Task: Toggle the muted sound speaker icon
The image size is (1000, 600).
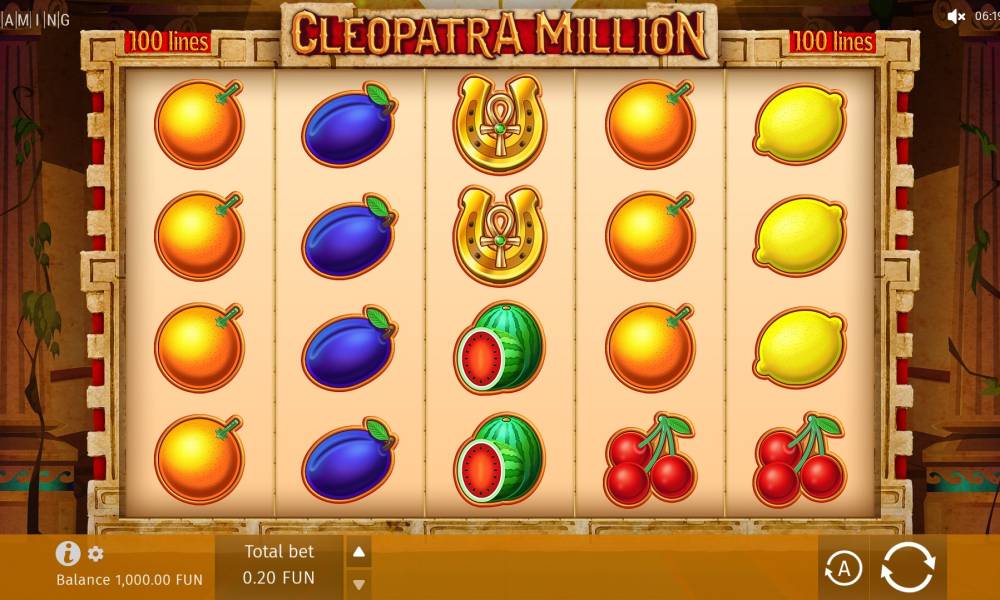Action: (x=956, y=15)
